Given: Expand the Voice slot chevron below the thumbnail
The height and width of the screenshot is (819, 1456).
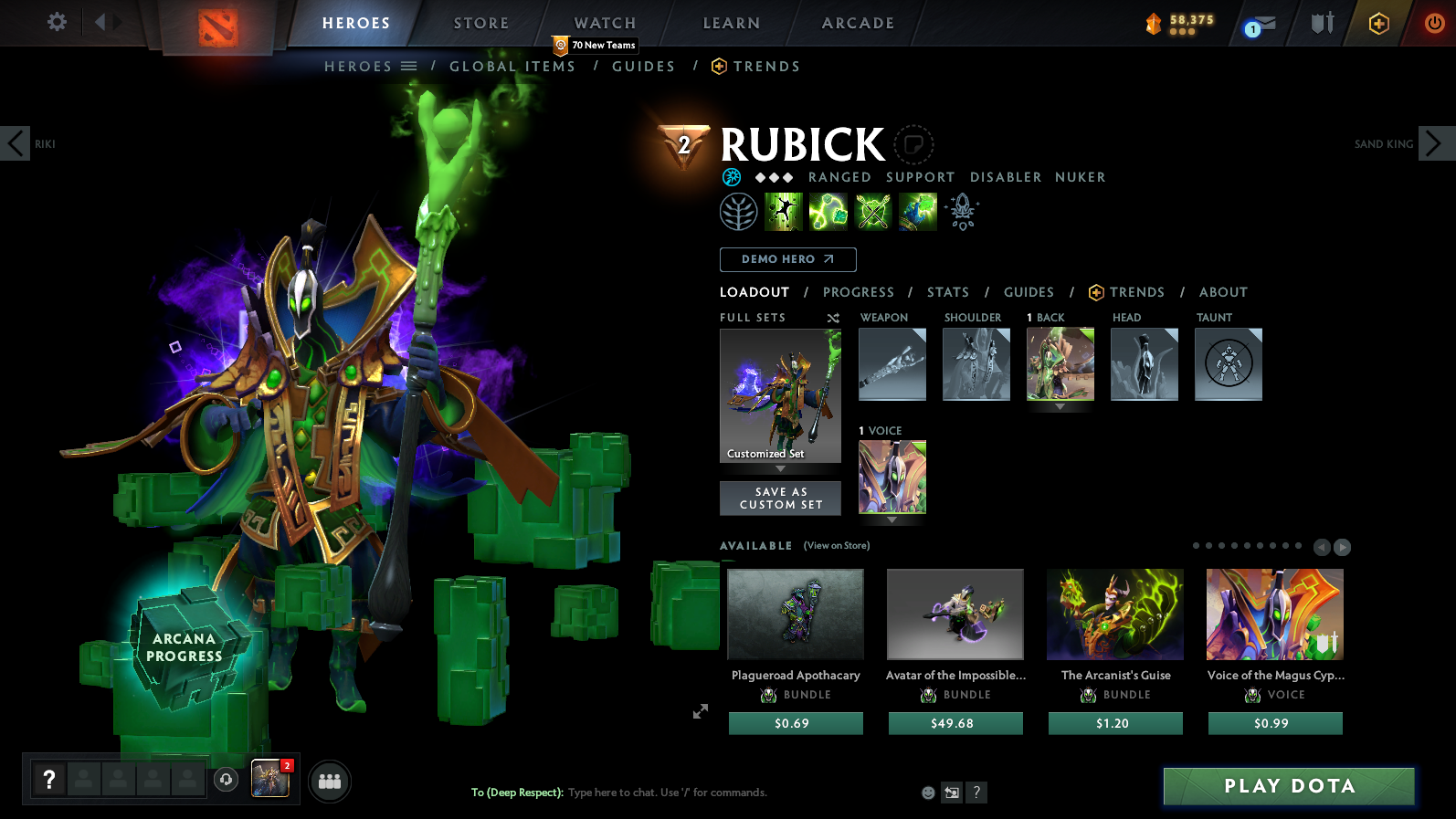Looking at the screenshot, I should [892, 520].
